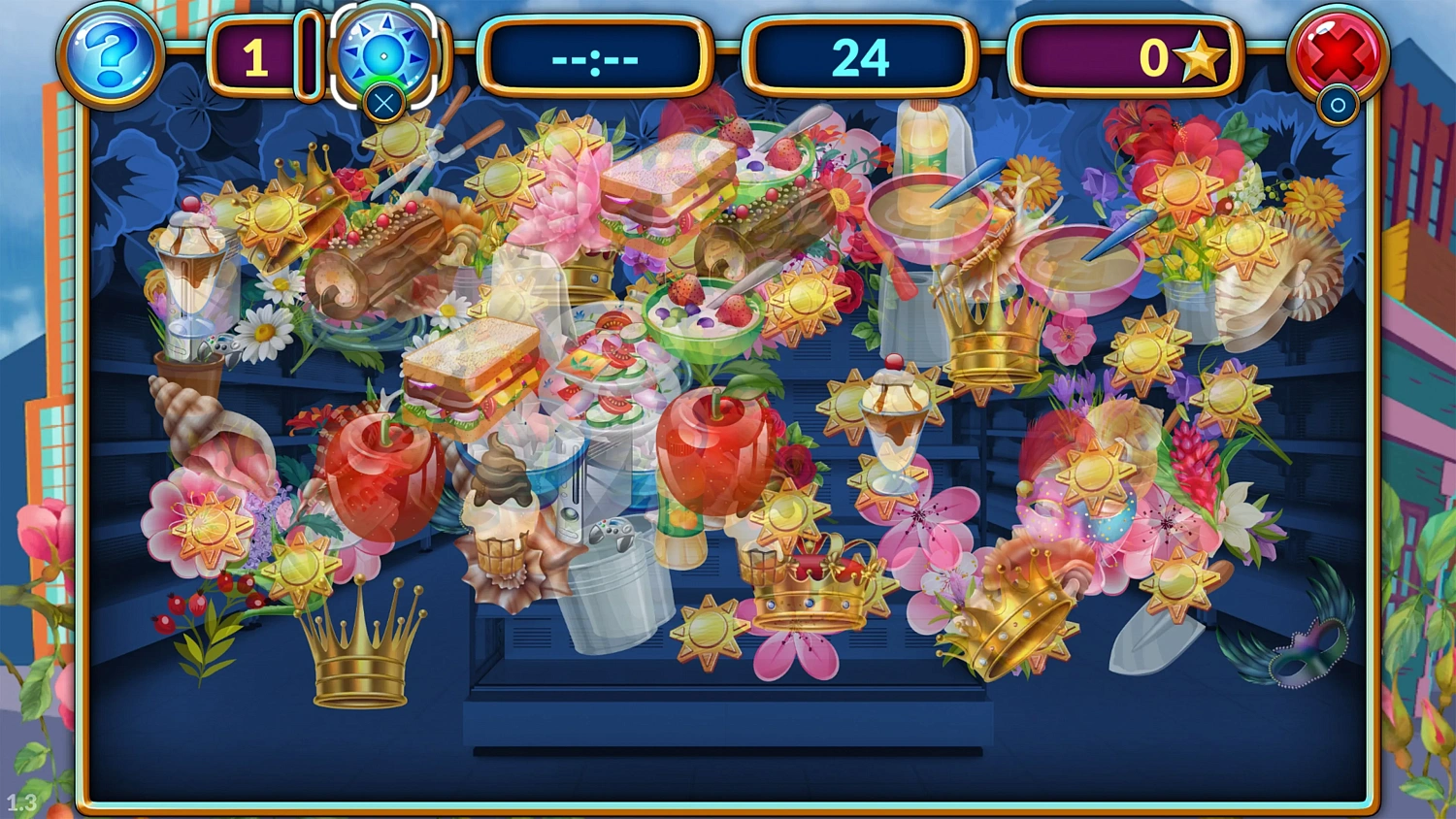Click the game controller near the metal bucket
This screenshot has height=819, width=1456.
tap(612, 533)
